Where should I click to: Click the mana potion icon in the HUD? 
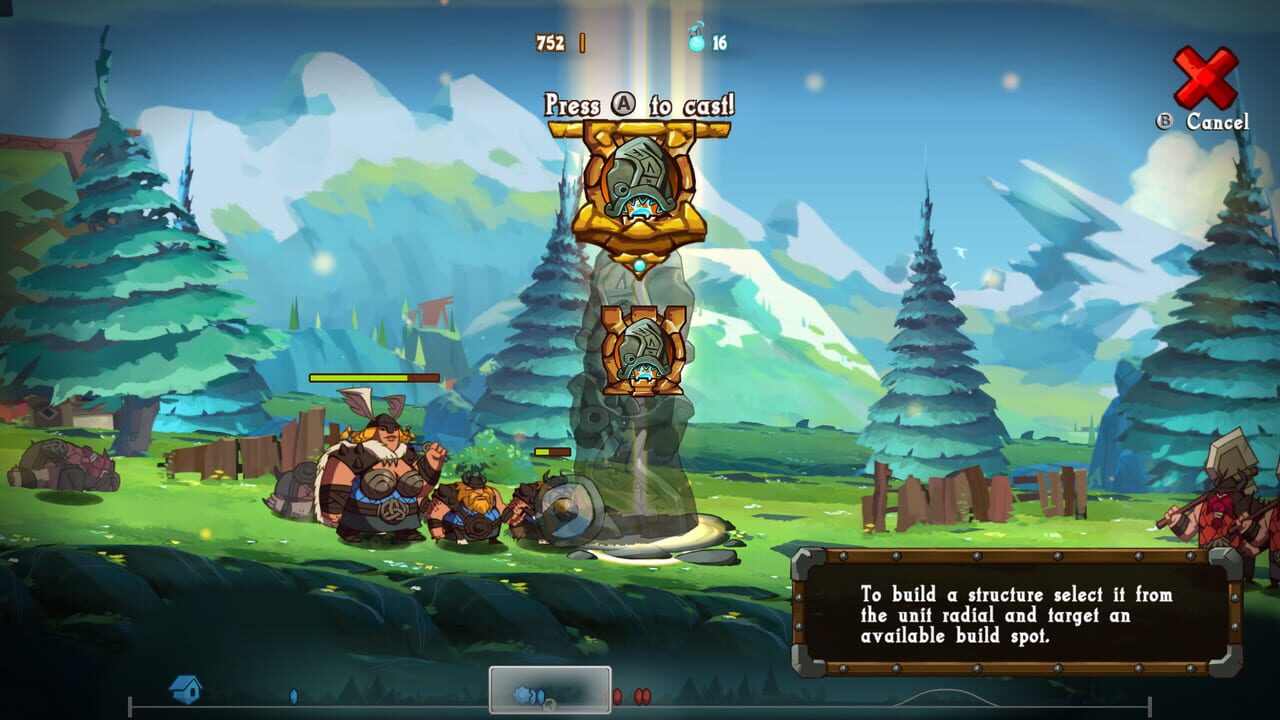click(x=697, y=41)
